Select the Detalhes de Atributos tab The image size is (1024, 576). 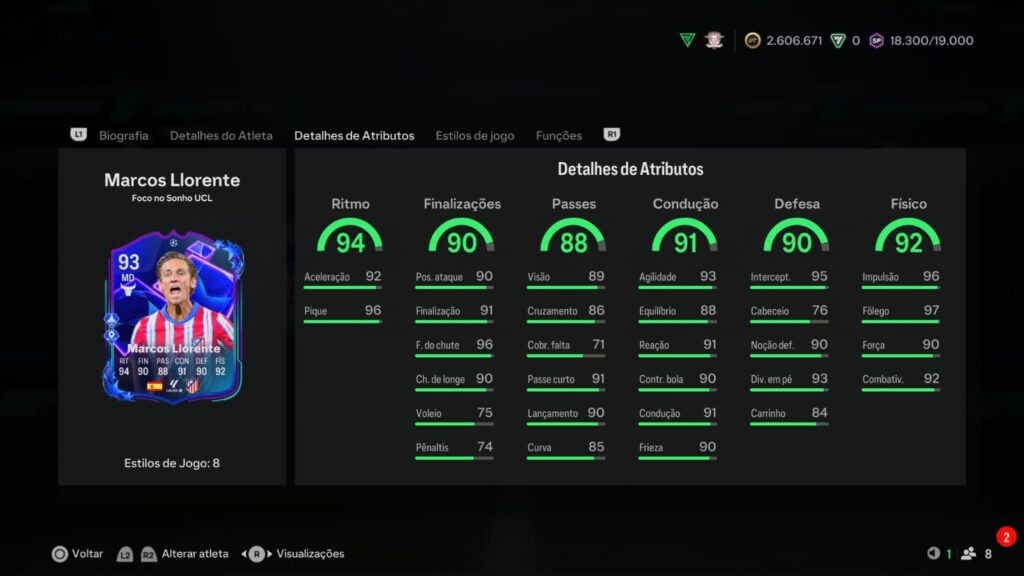coord(354,135)
